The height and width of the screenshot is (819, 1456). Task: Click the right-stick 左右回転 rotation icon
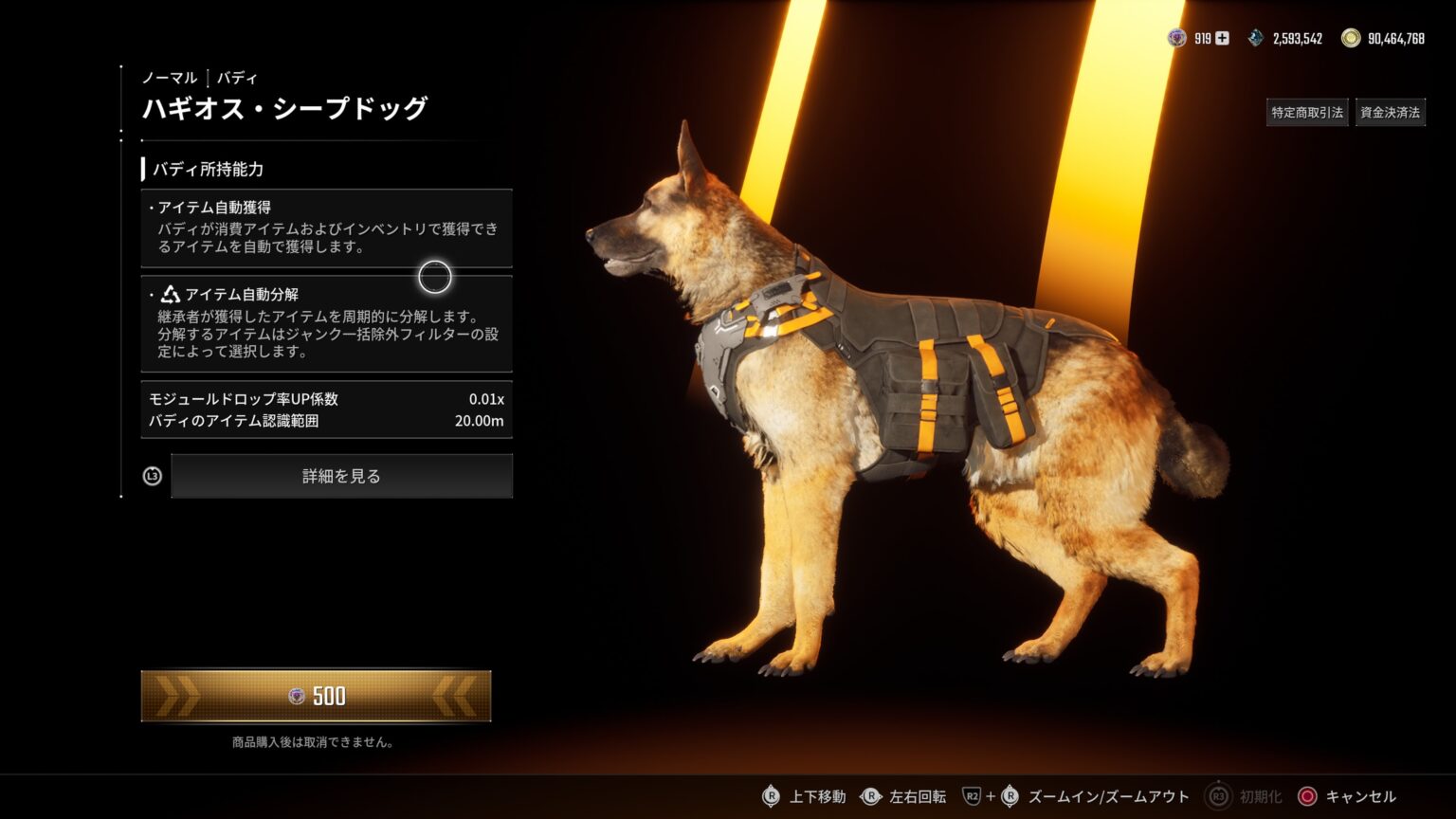click(872, 796)
